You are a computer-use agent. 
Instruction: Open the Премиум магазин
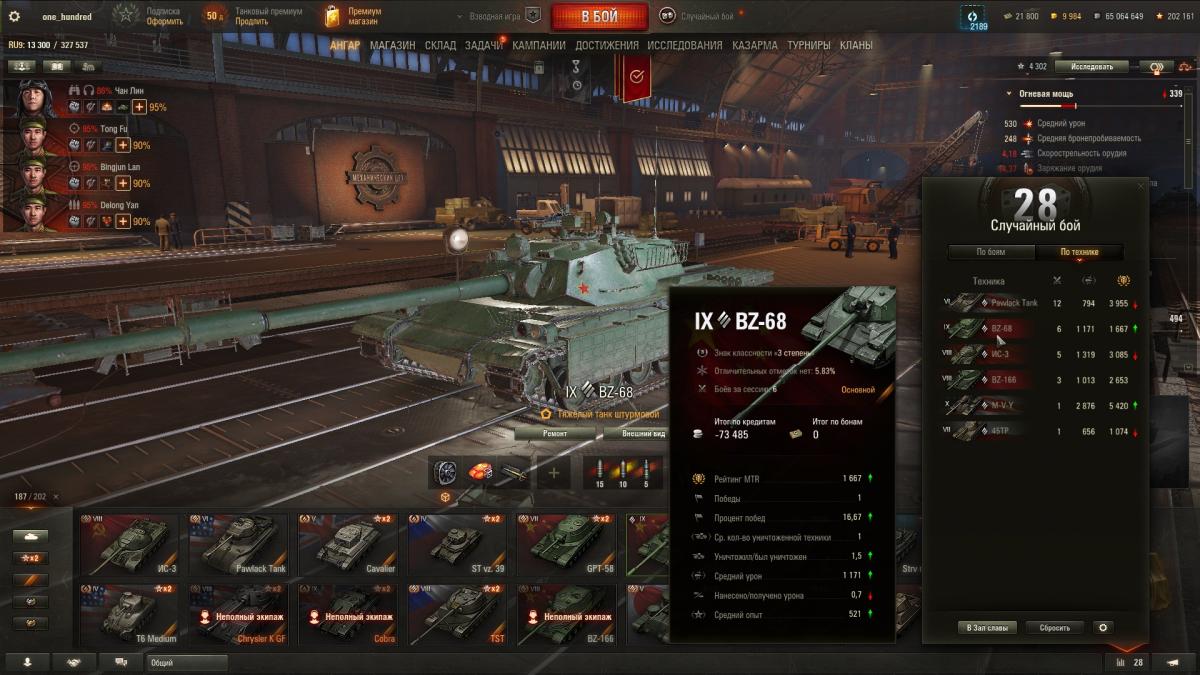click(x=352, y=16)
